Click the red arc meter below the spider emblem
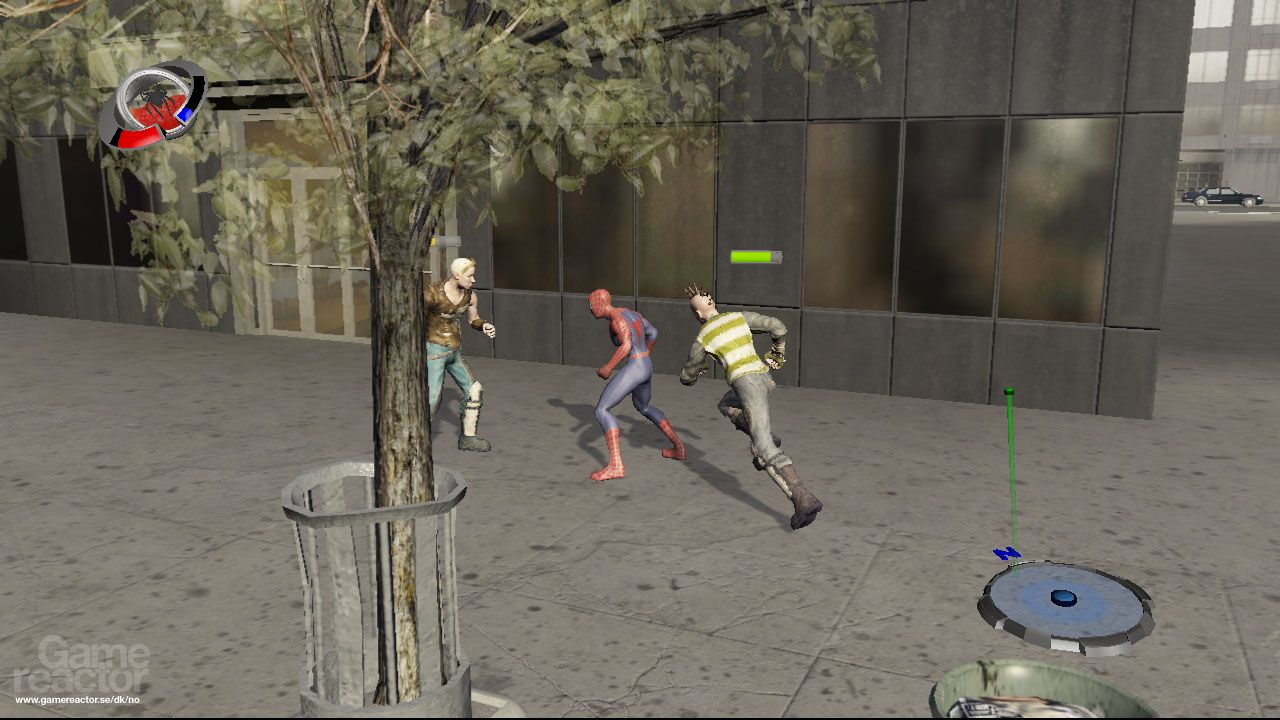Viewport: 1280px width, 720px height. coord(136,136)
